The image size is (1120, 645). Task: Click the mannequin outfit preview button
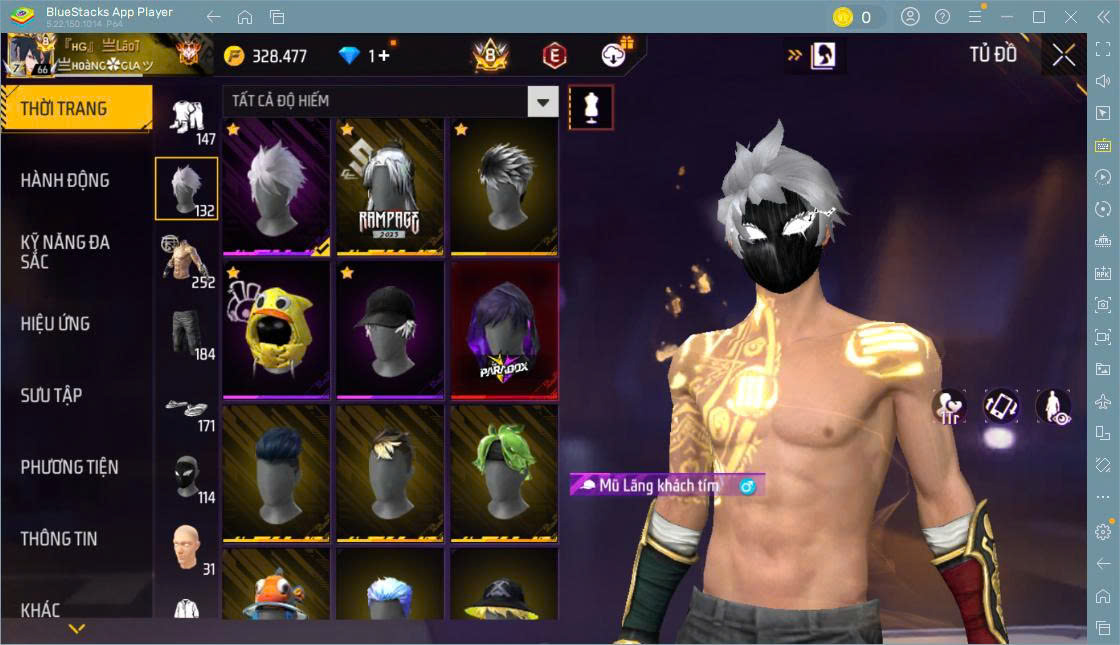pyautogui.click(x=591, y=107)
